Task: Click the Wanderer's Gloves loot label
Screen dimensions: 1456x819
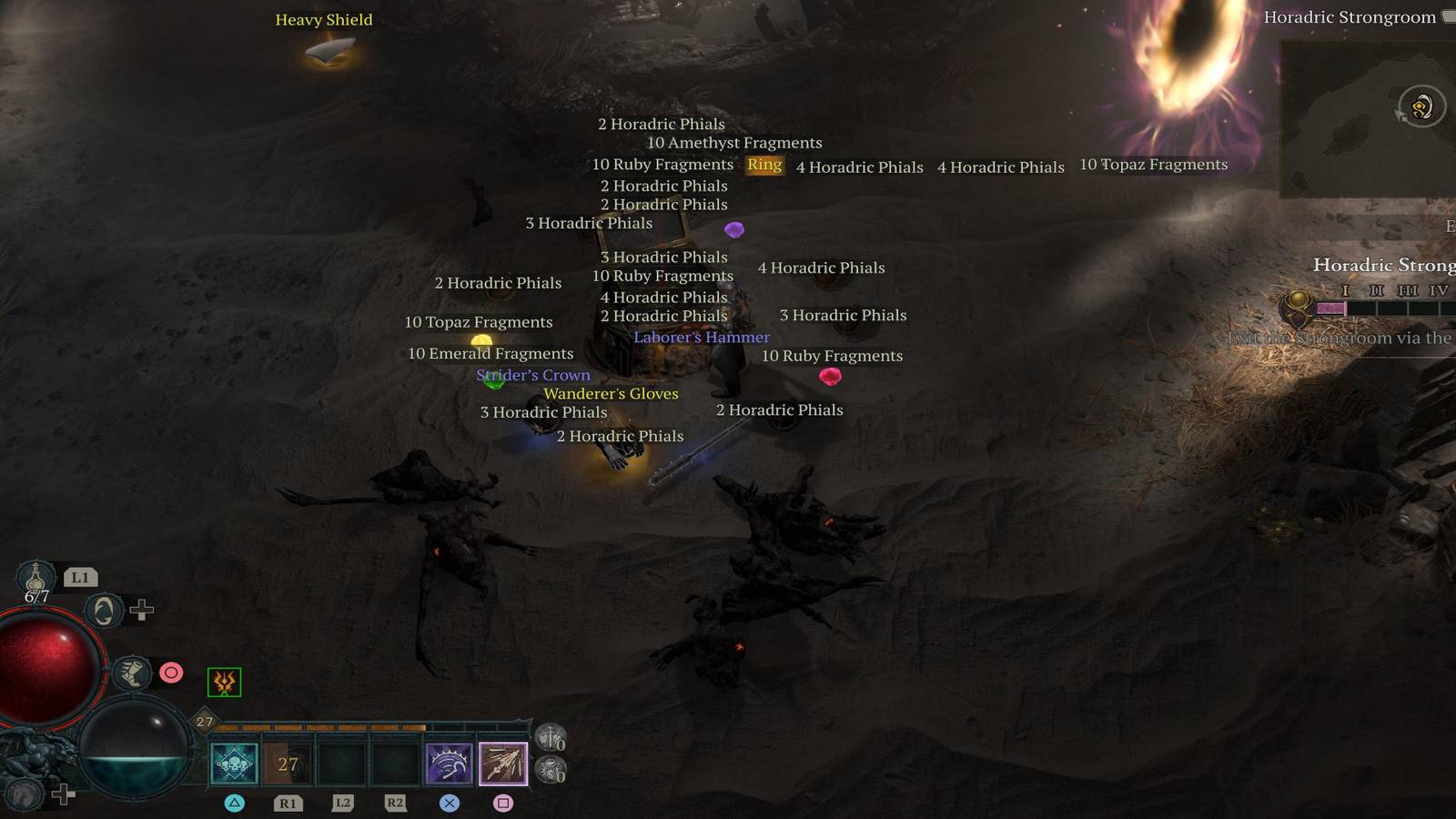Action: 611,393
